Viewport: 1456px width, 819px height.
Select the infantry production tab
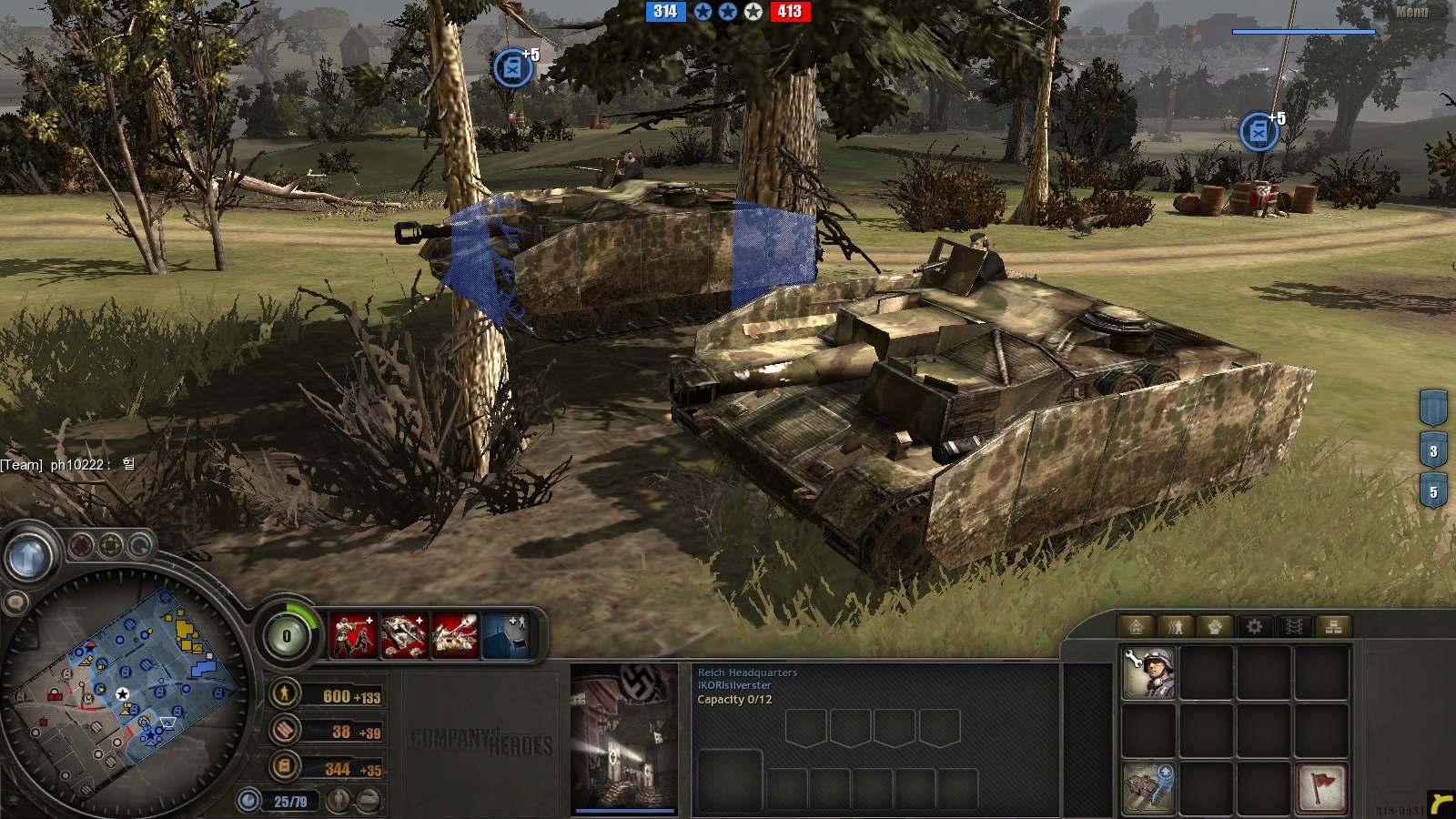click(x=1175, y=626)
